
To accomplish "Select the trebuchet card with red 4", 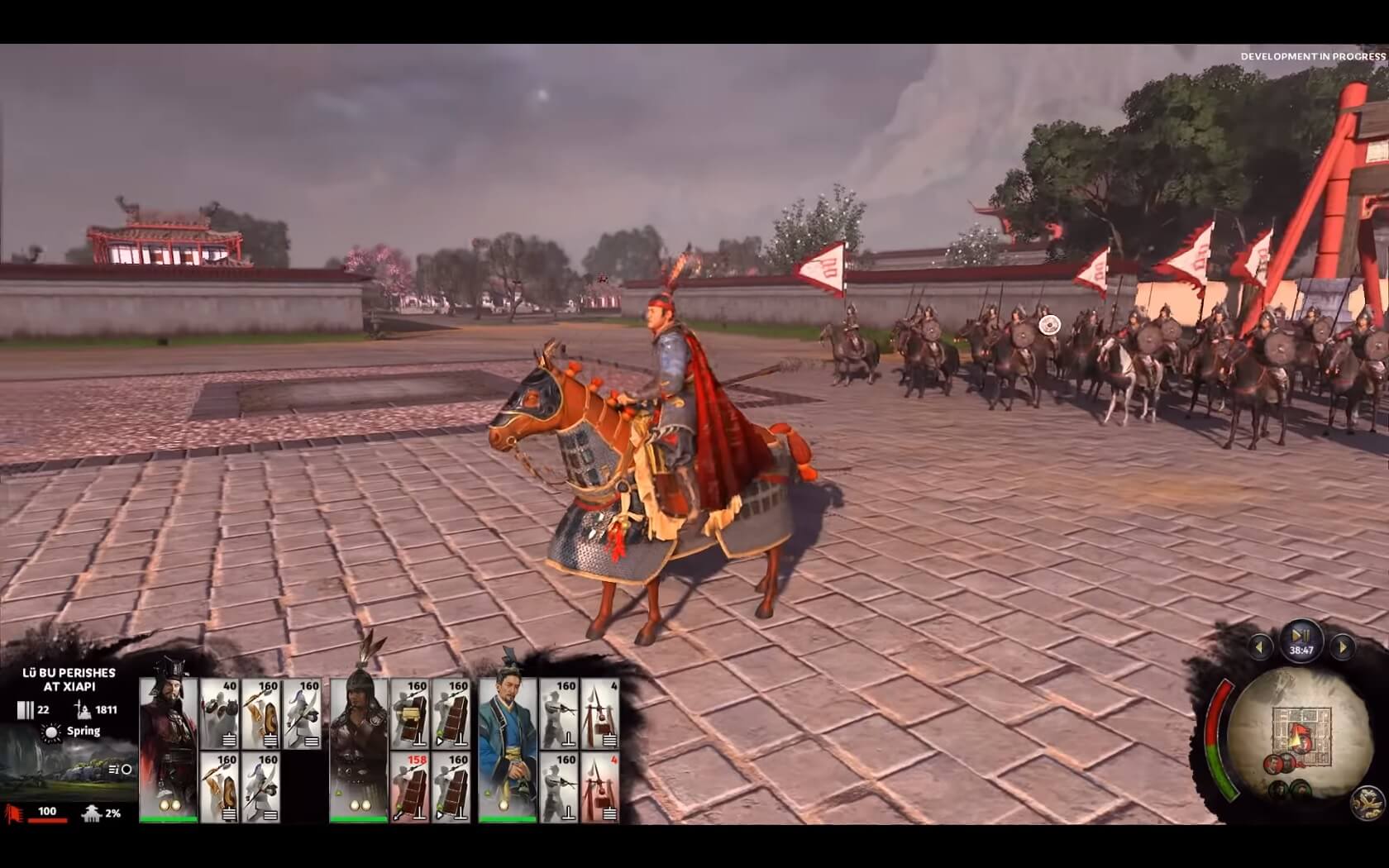I will click(600, 787).
